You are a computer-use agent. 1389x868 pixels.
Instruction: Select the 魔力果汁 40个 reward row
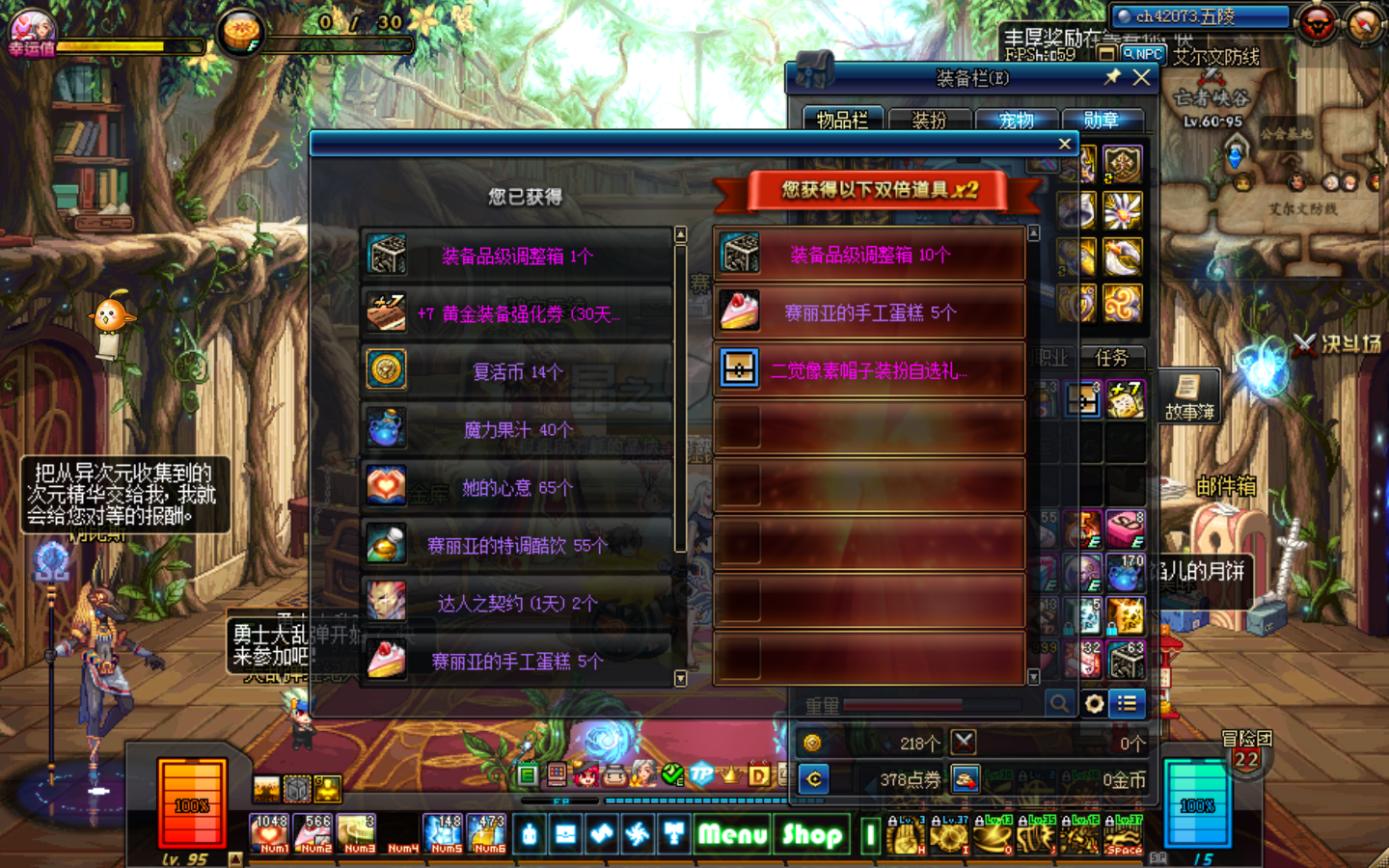pyautogui.click(x=516, y=429)
